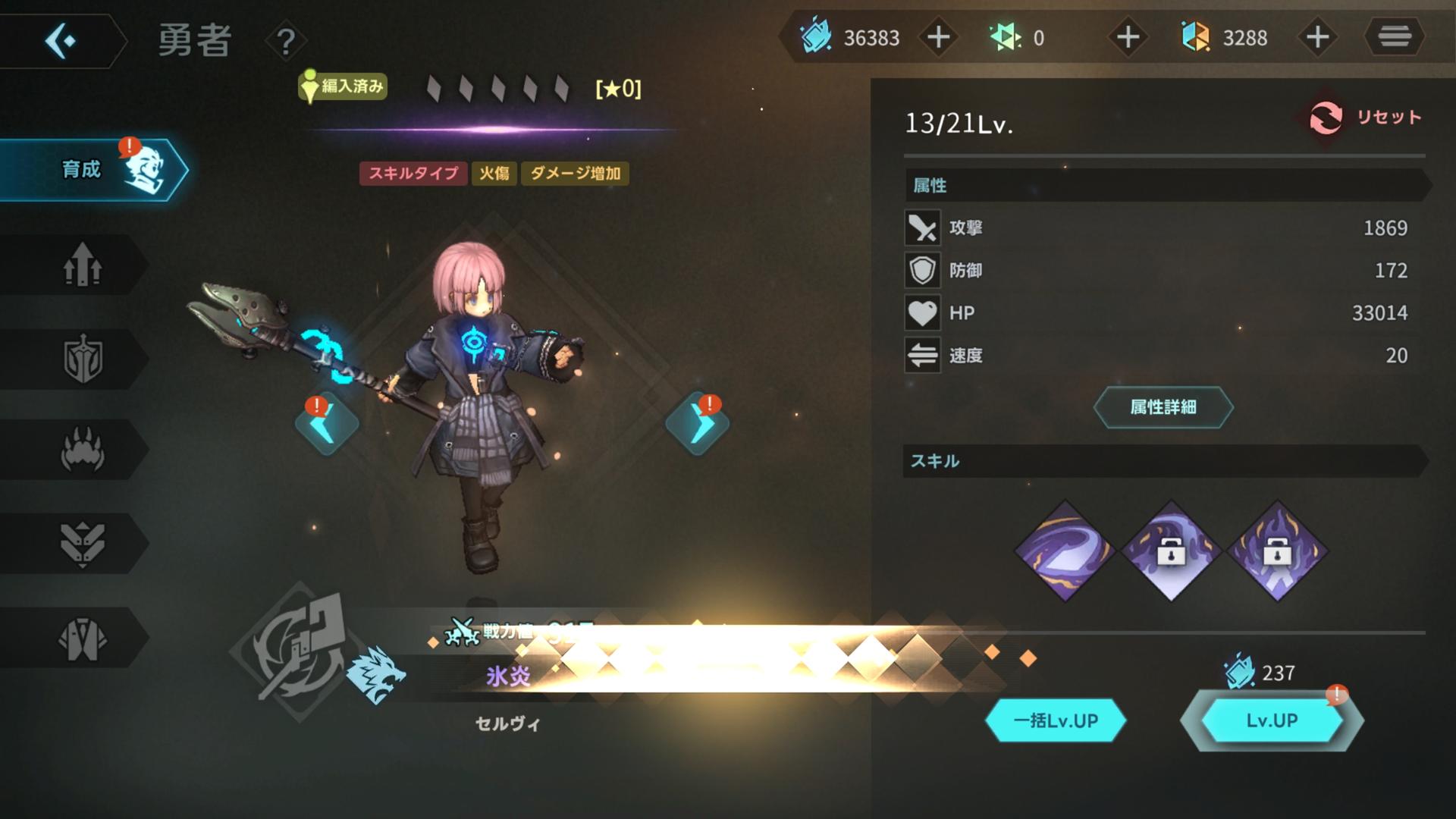Open the beast paw tab

(82, 450)
